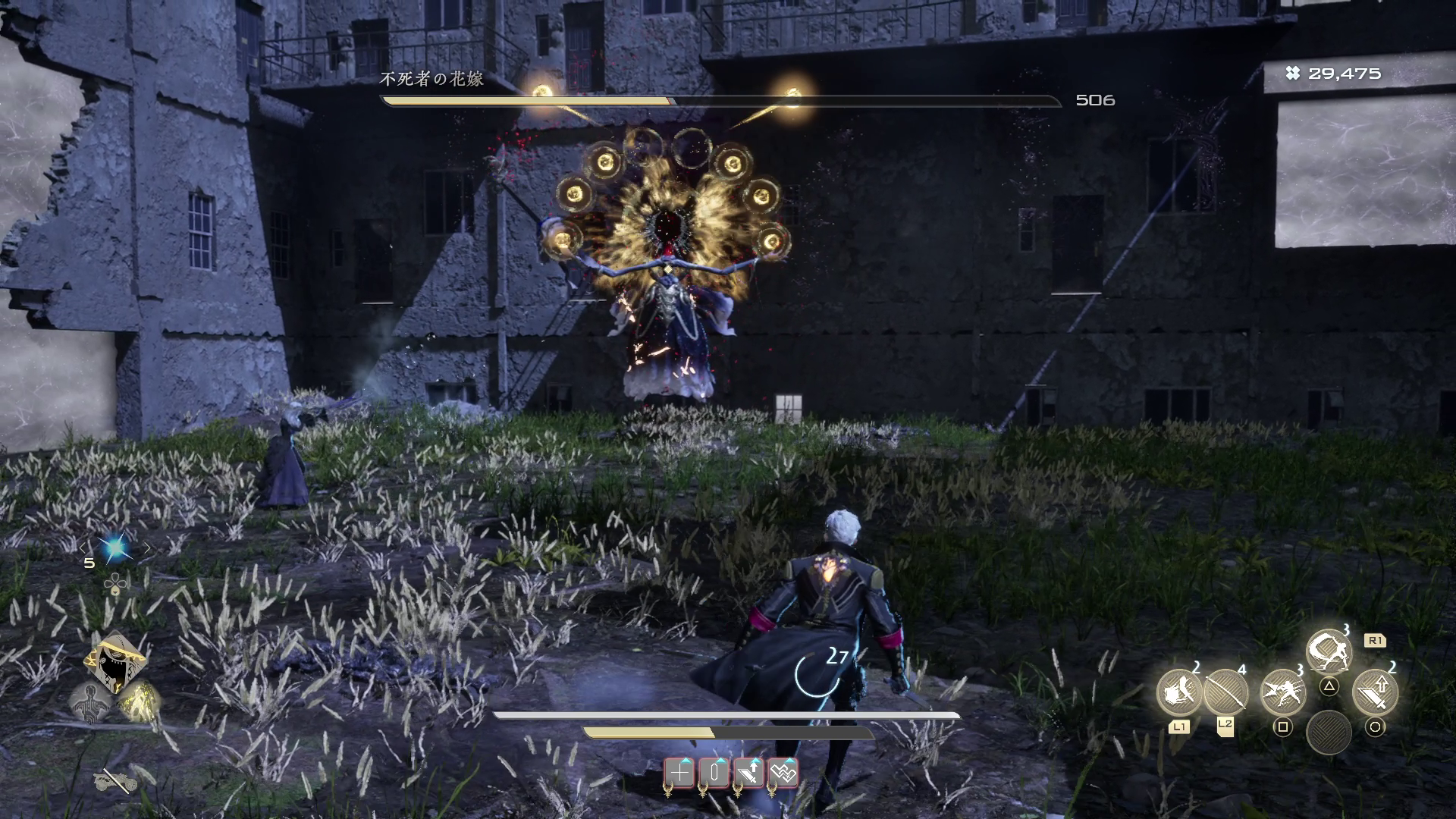This screenshot has width=1456, height=819.
Task: Pick the linked-diamonds buff slot
Action: tap(783, 773)
